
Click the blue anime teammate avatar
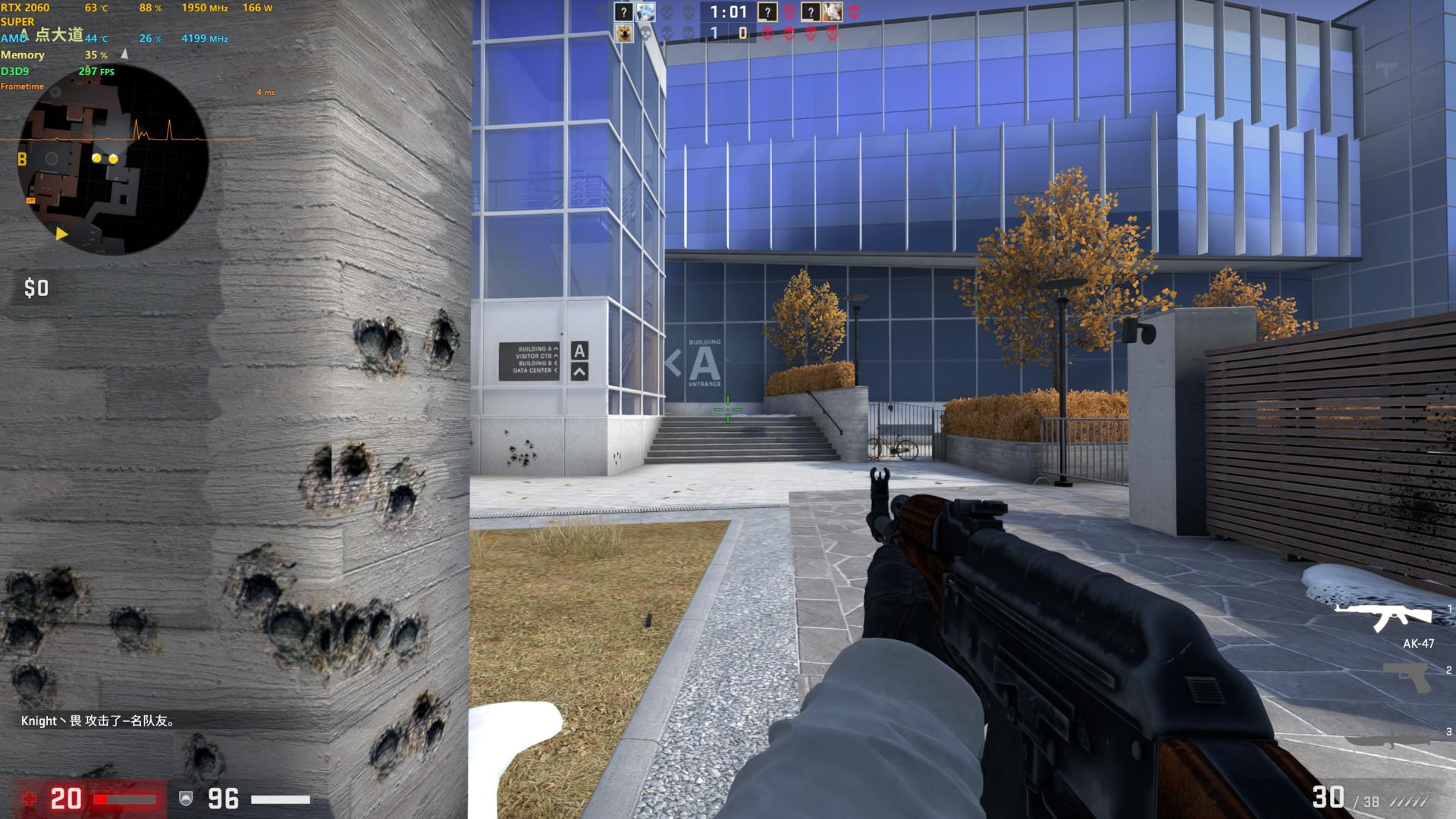645,12
